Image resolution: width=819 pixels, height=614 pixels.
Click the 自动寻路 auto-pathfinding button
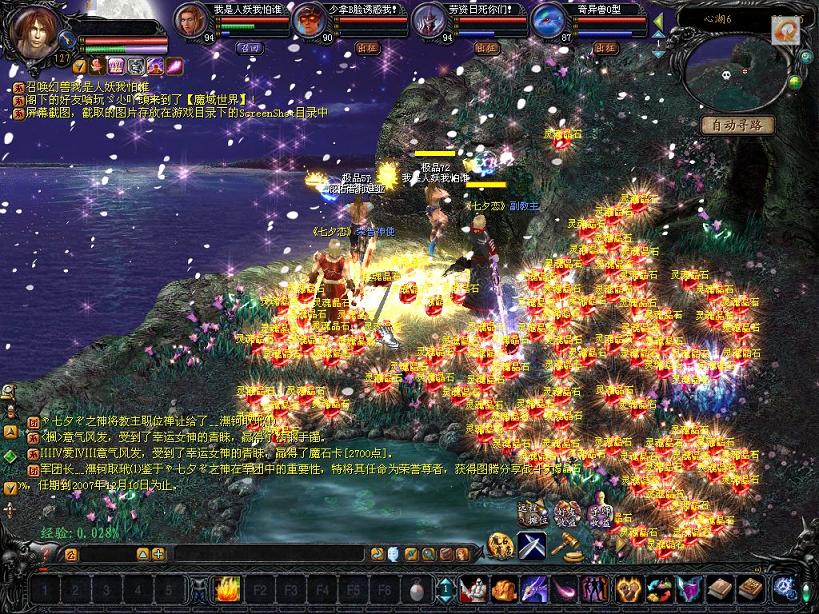pyautogui.click(x=737, y=125)
